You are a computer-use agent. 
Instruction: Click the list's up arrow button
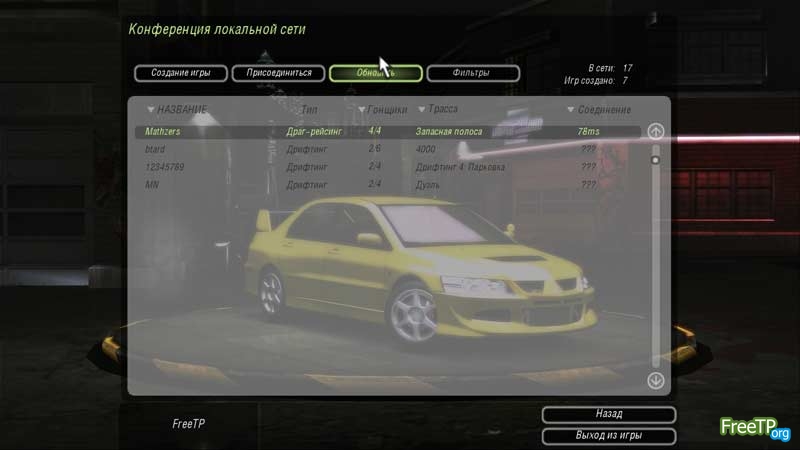click(656, 131)
